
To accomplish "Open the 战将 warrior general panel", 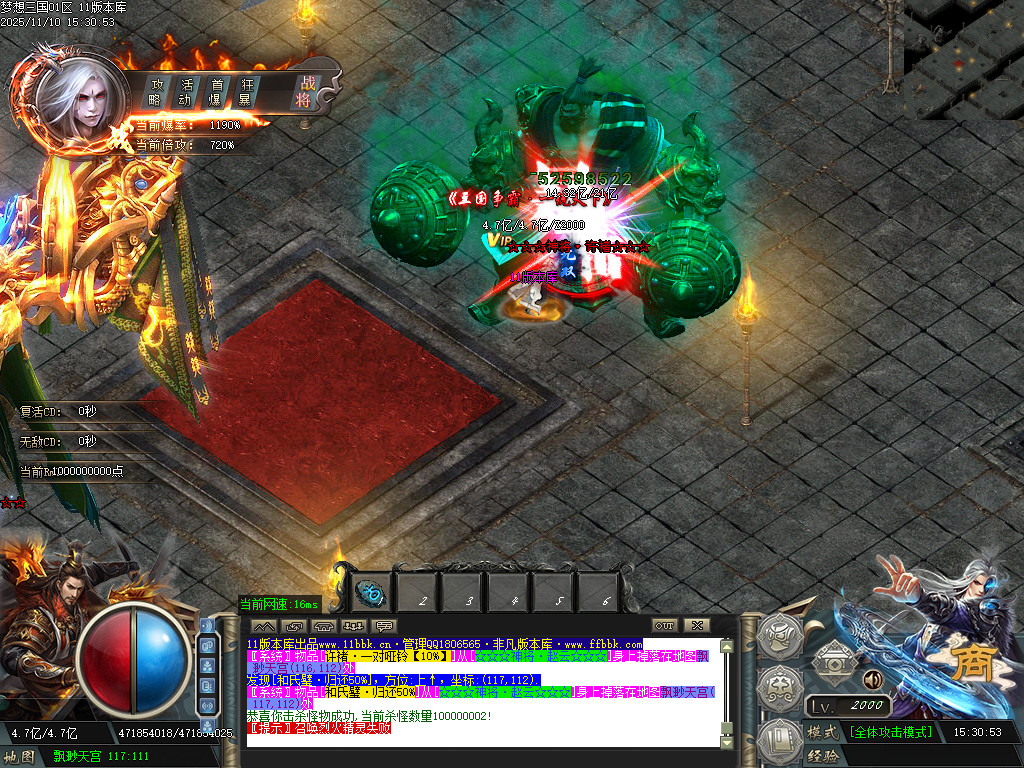I will point(304,92).
